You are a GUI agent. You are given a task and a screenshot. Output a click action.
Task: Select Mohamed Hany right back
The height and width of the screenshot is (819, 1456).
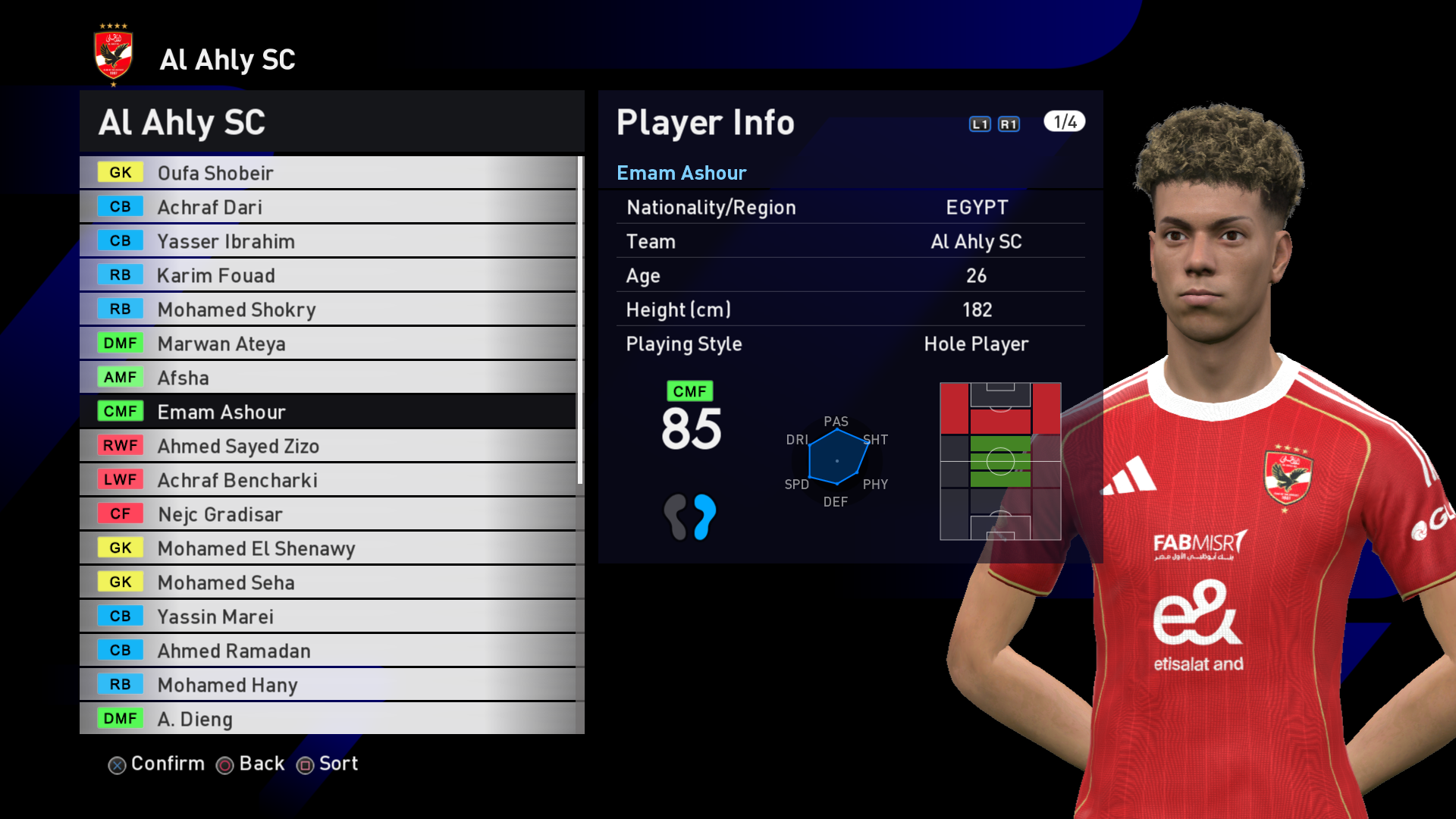328,685
